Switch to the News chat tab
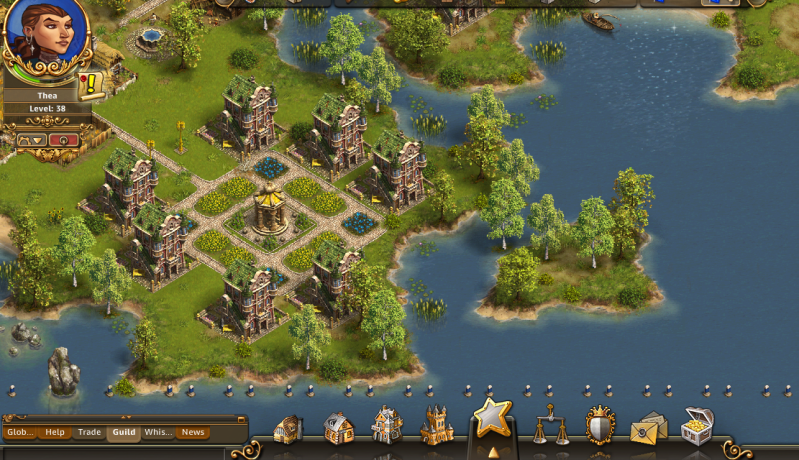 [x=193, y=433]
